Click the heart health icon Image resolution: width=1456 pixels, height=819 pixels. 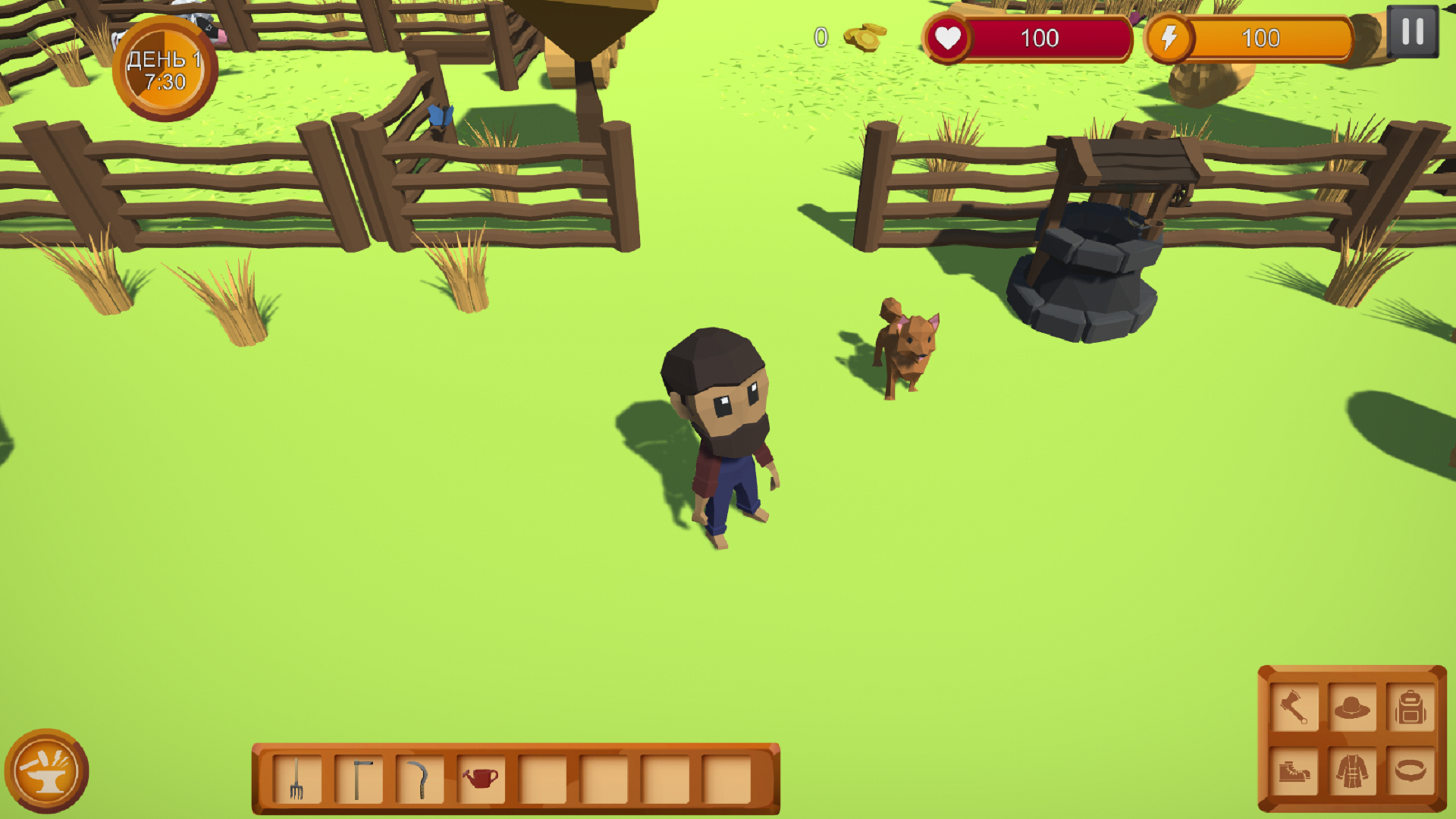(950, 36)
